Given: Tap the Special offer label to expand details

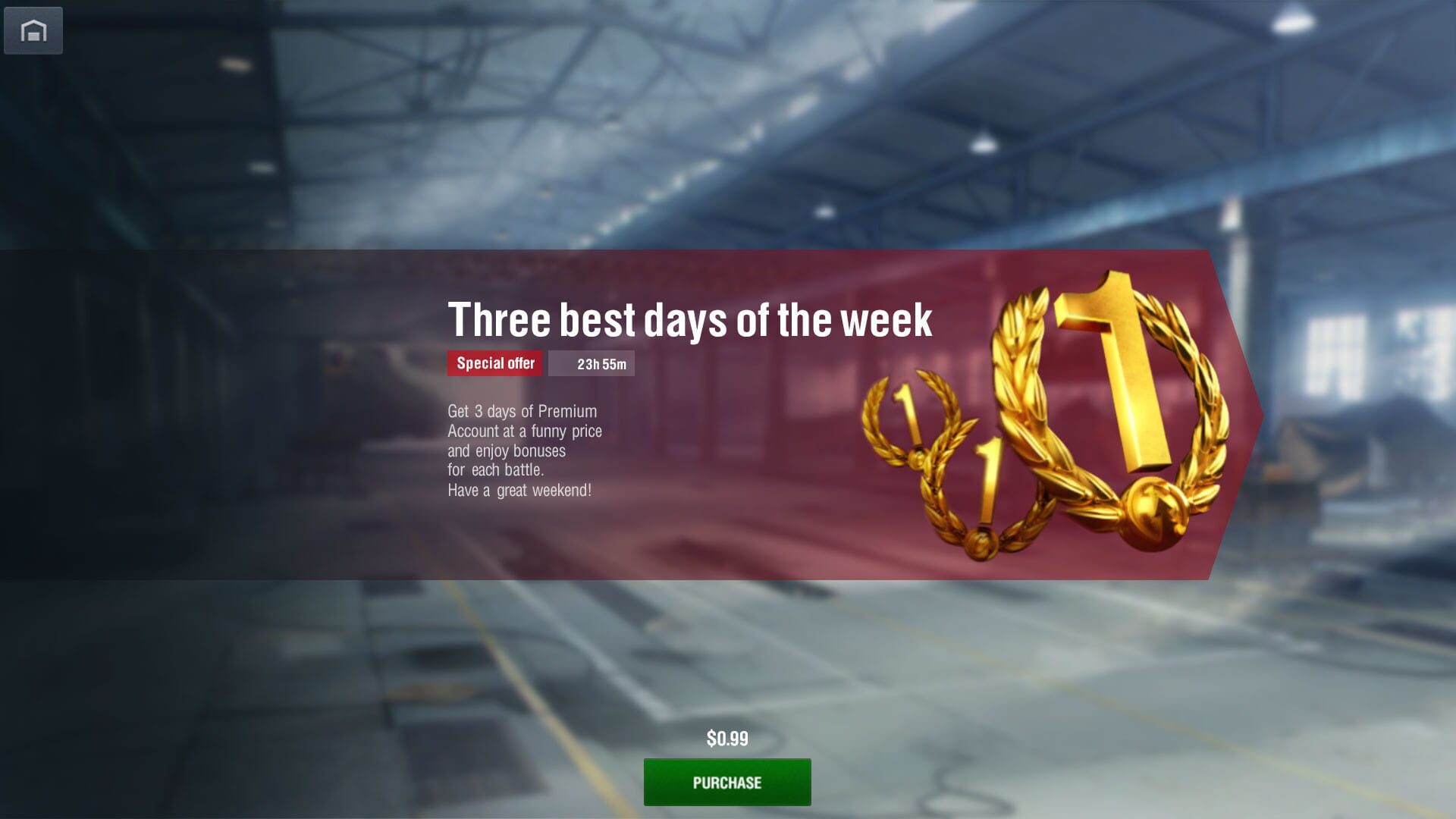Looking at the screenshot, I should (496, 364).
